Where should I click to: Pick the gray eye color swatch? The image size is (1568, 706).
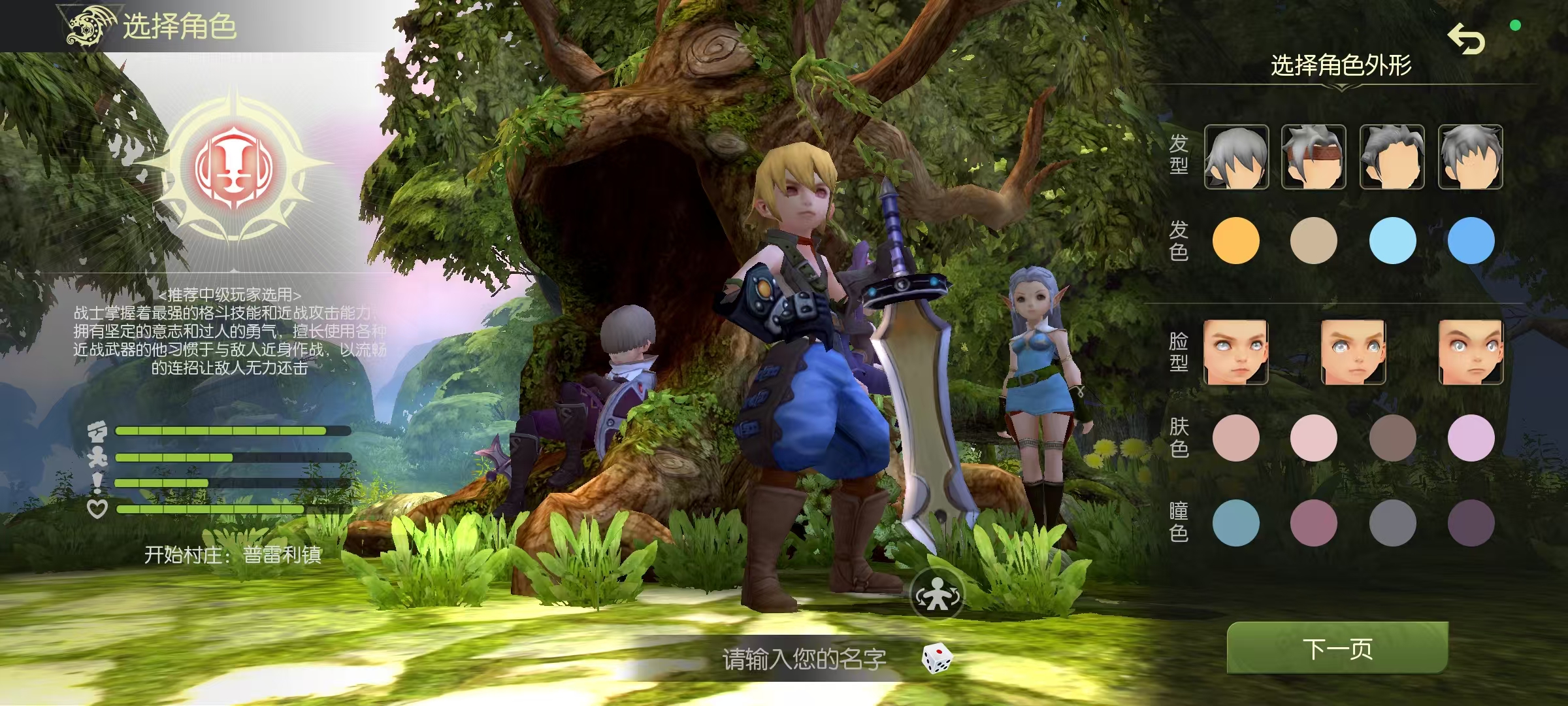point(1392,523)
